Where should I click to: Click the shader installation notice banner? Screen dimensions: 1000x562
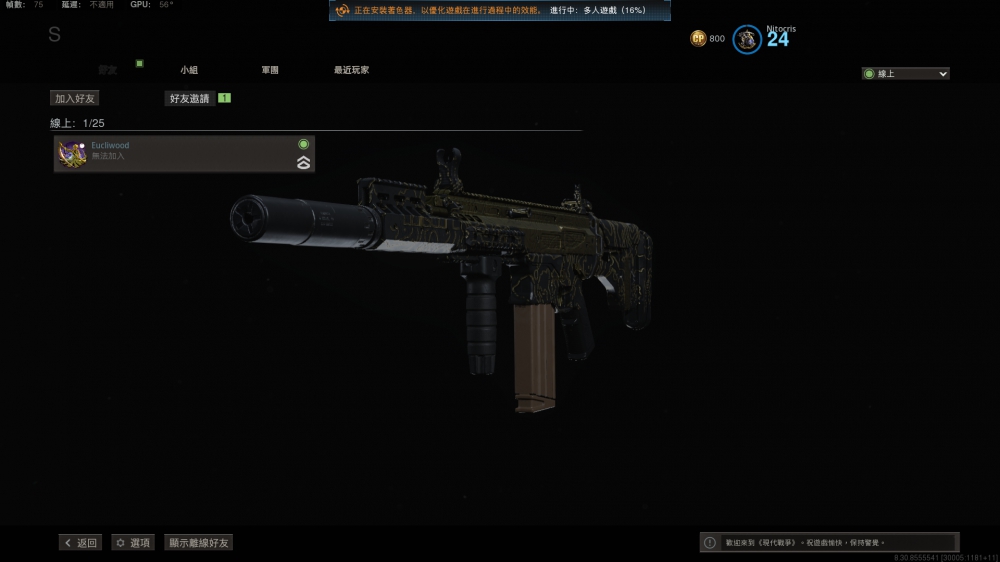point(500,10)
